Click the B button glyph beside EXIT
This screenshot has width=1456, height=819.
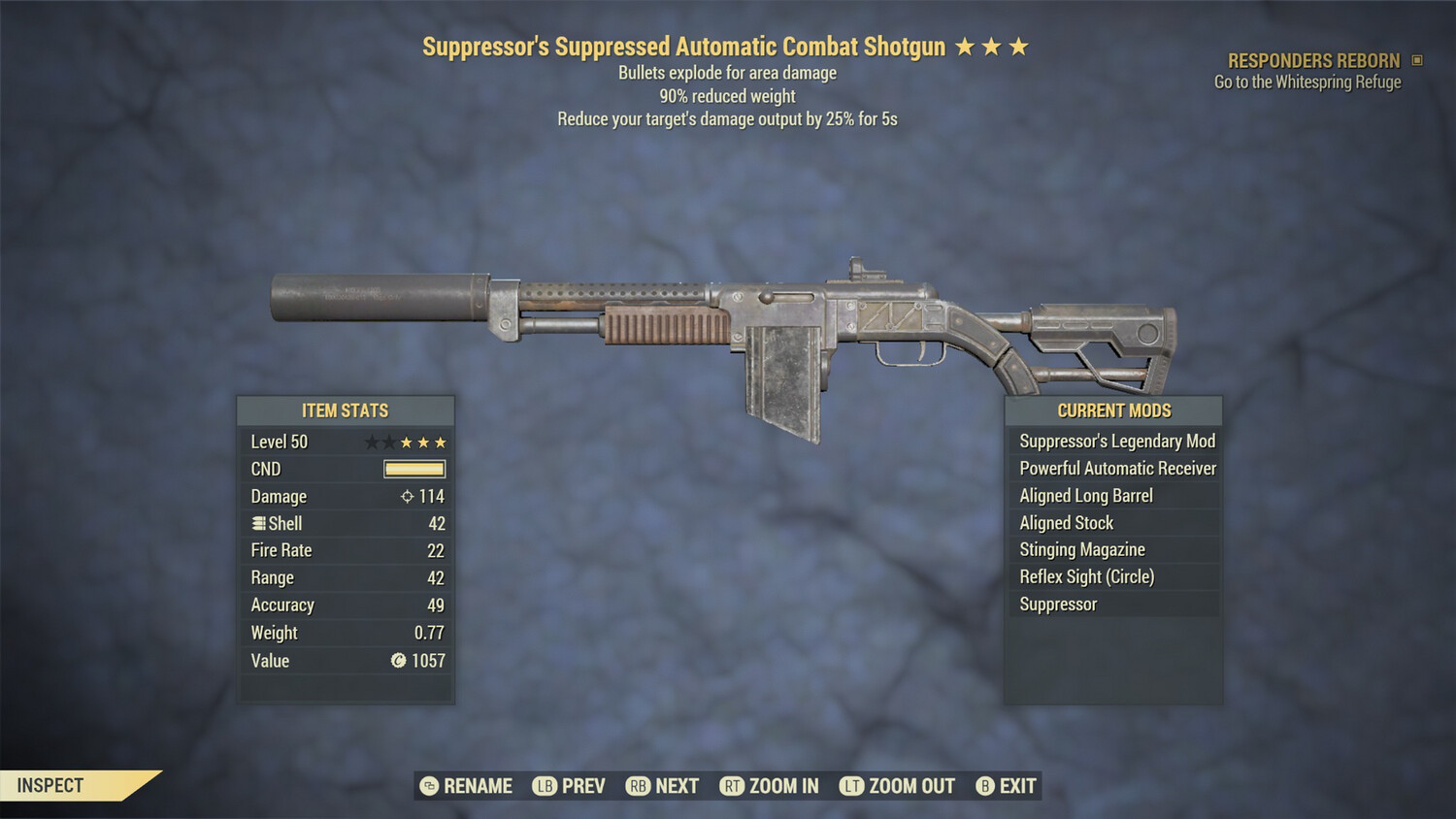984,786
